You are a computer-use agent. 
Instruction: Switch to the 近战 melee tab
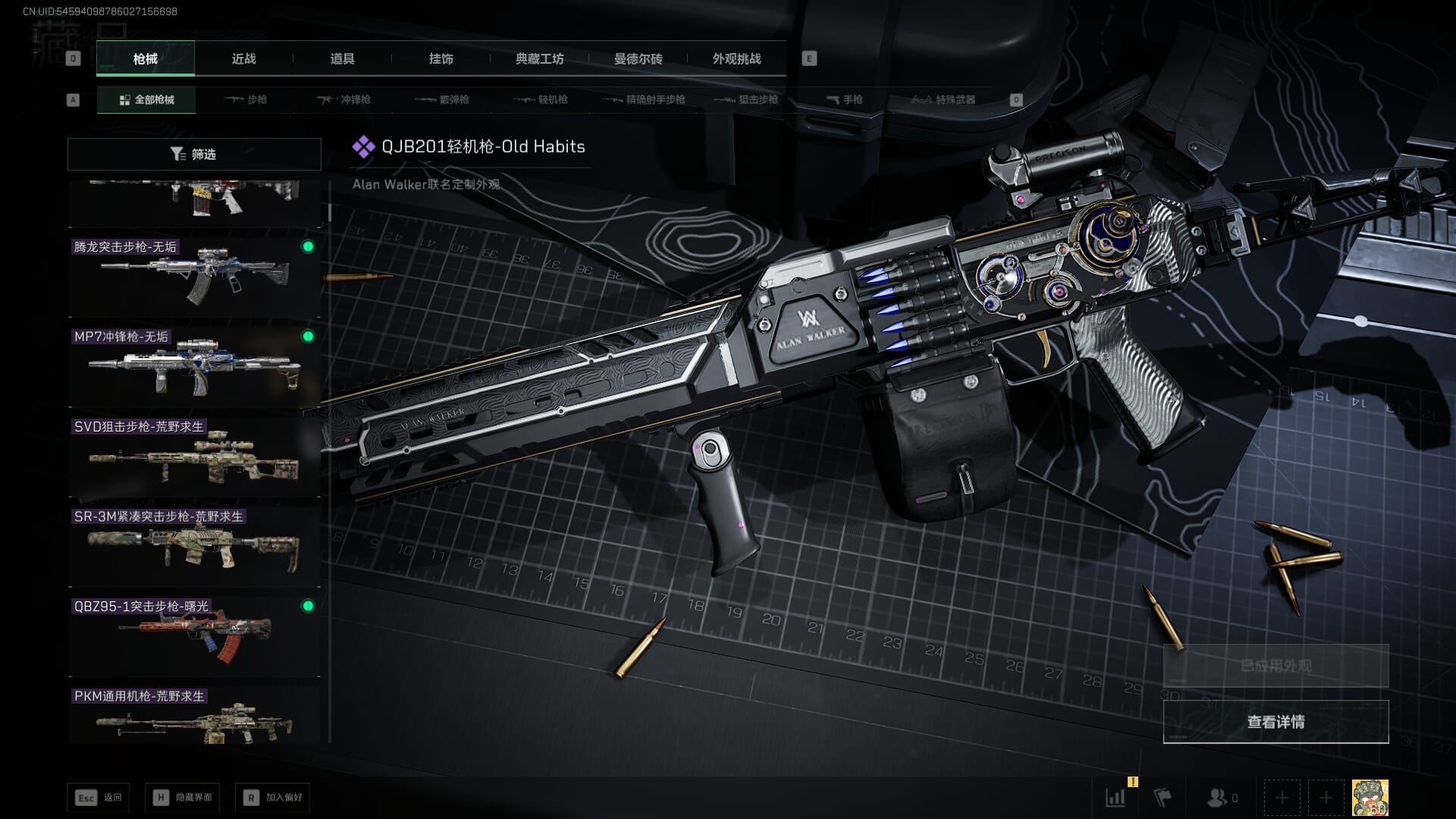[243, 59]
